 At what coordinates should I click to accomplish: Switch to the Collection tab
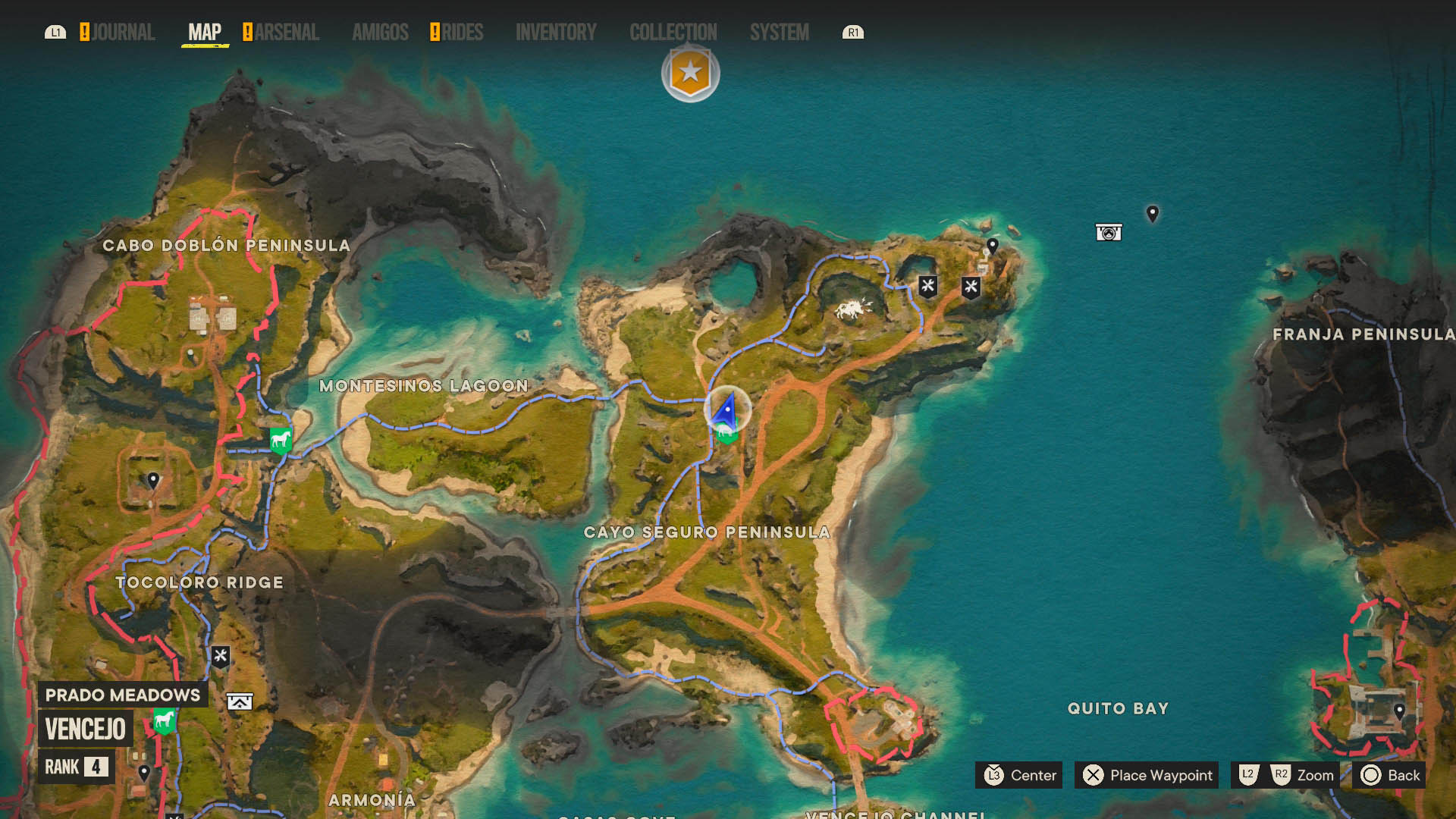tap(673, 33)
